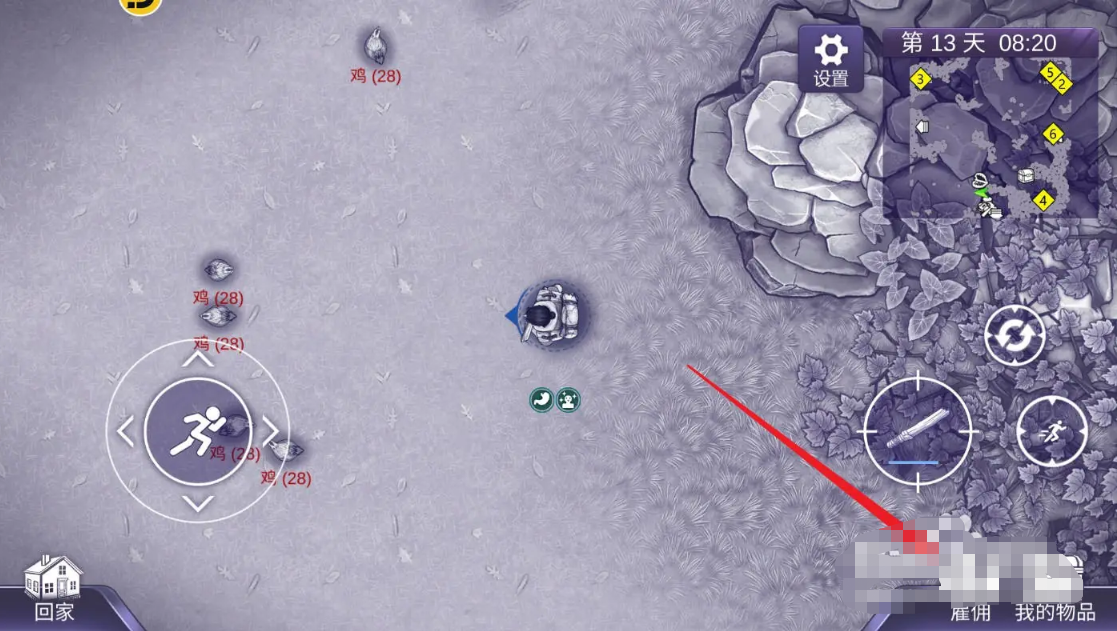Attack with the baseball bat crosshair button
The width and height of the screenshot is (1117, 631).
[x=917, y=431]
